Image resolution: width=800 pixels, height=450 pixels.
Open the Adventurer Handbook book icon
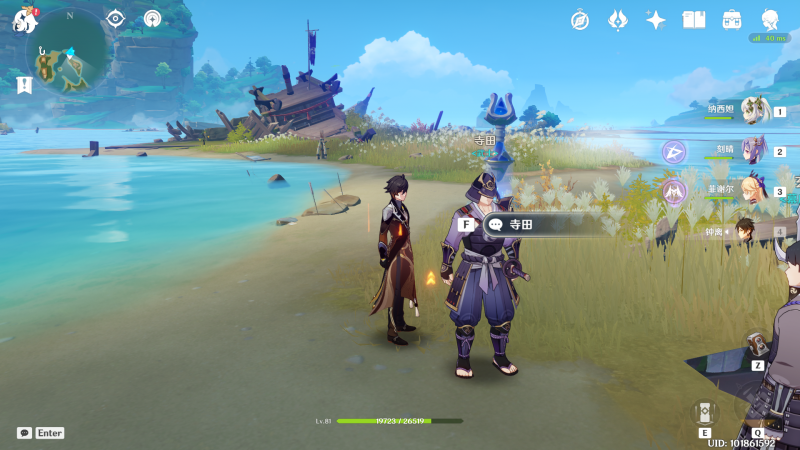click(694, 20)
